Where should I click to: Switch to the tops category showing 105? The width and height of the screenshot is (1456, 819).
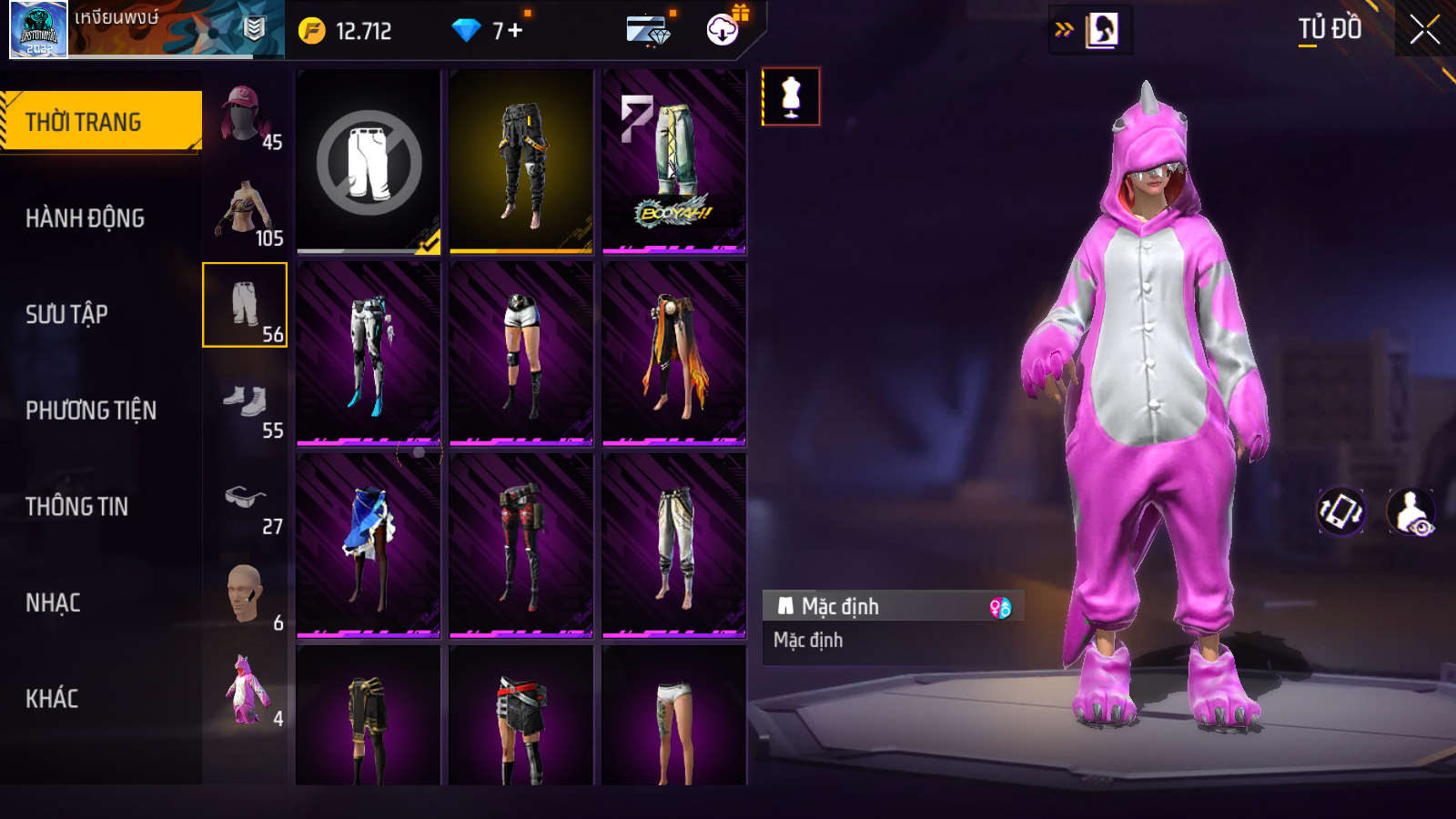pyautogui.click(x=245, y=213)
